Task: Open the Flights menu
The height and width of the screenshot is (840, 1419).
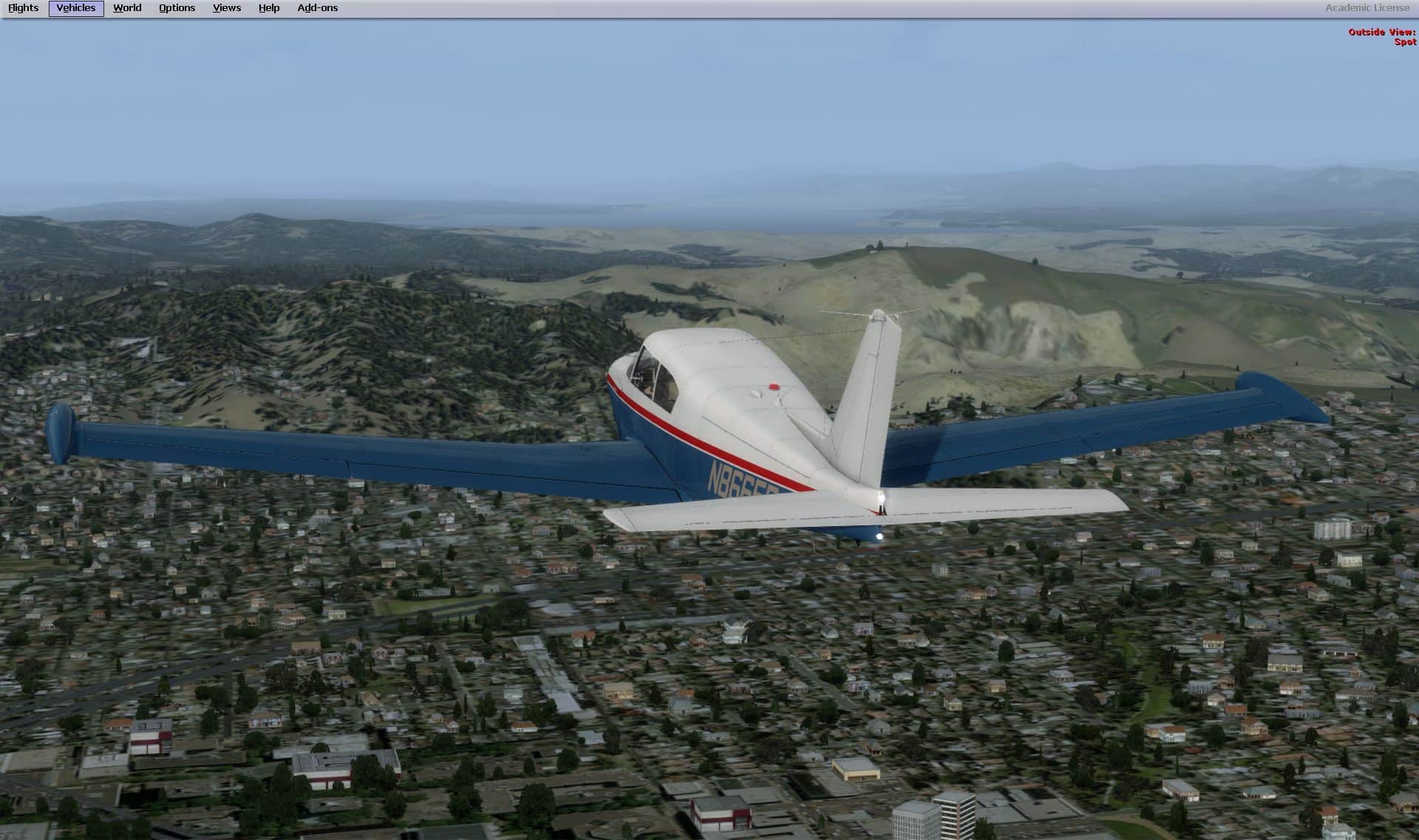Action: click(23, 8)
